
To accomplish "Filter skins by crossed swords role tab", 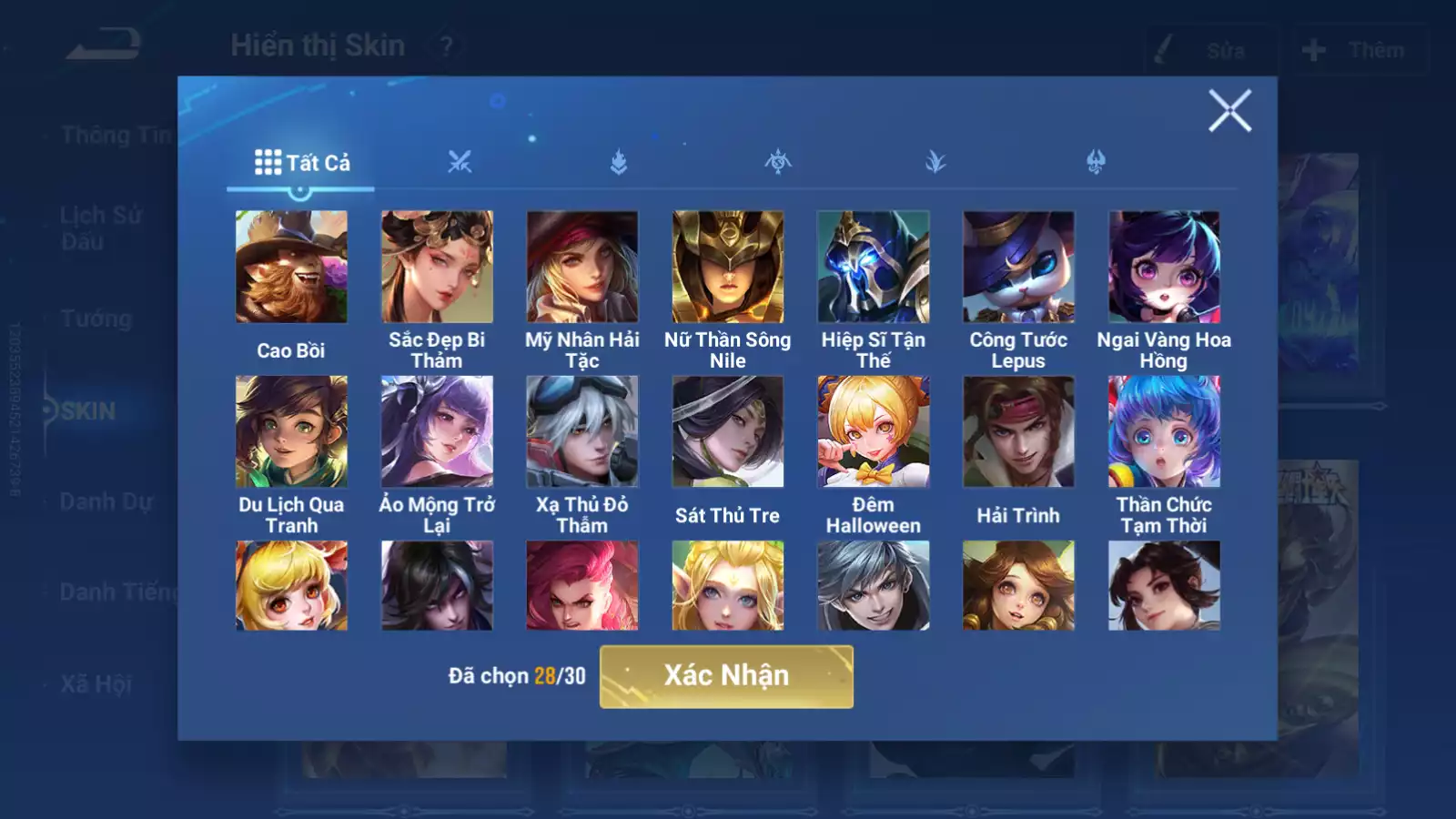I will pos(460,163).
